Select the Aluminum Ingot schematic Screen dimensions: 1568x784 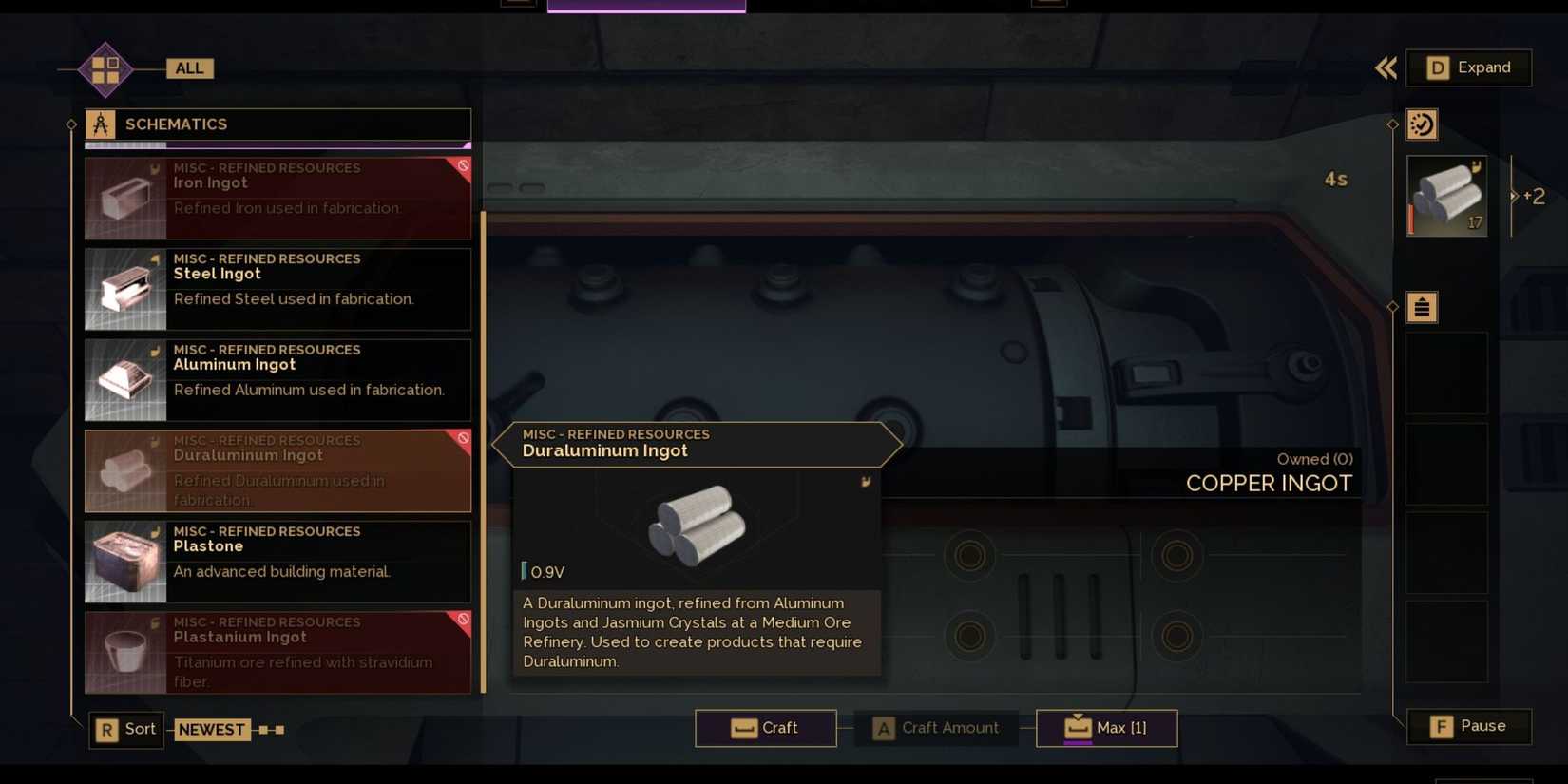tap(277, 379)
